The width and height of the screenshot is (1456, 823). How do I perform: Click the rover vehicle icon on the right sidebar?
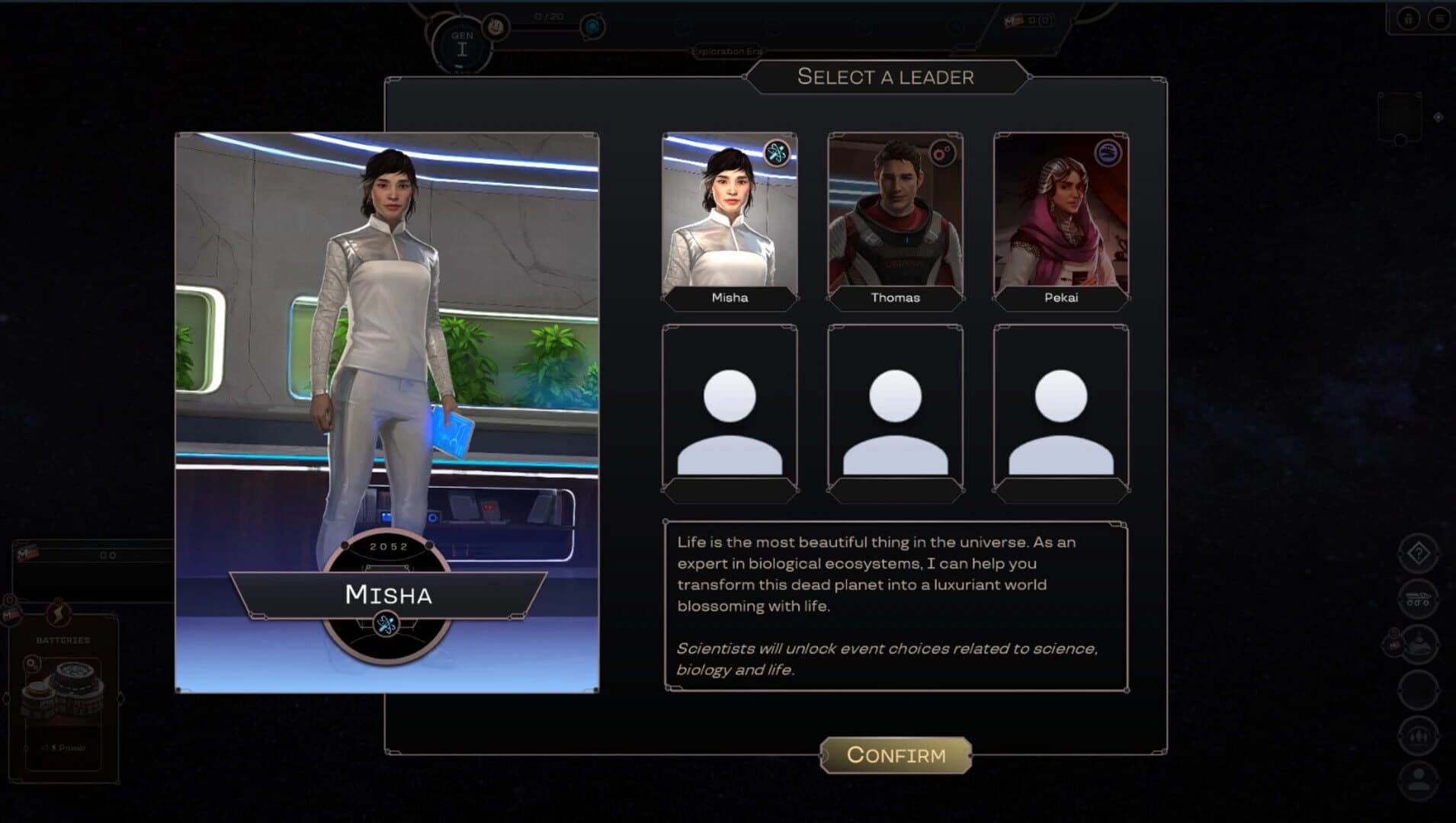1418,598
